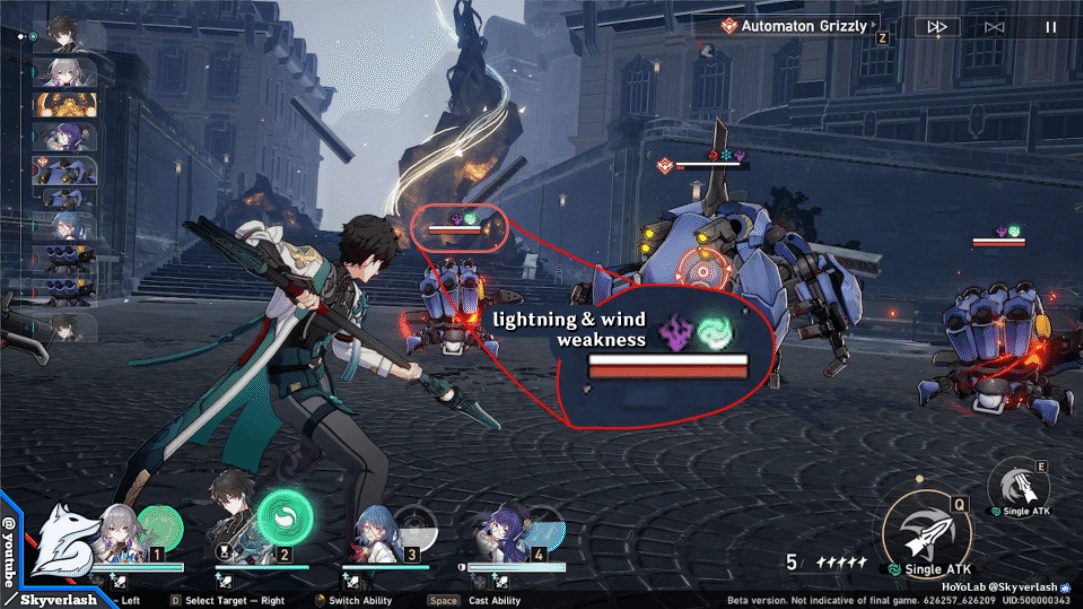
Task: Click the orange fiery portrait in turn order
Action: click(65, 104)
